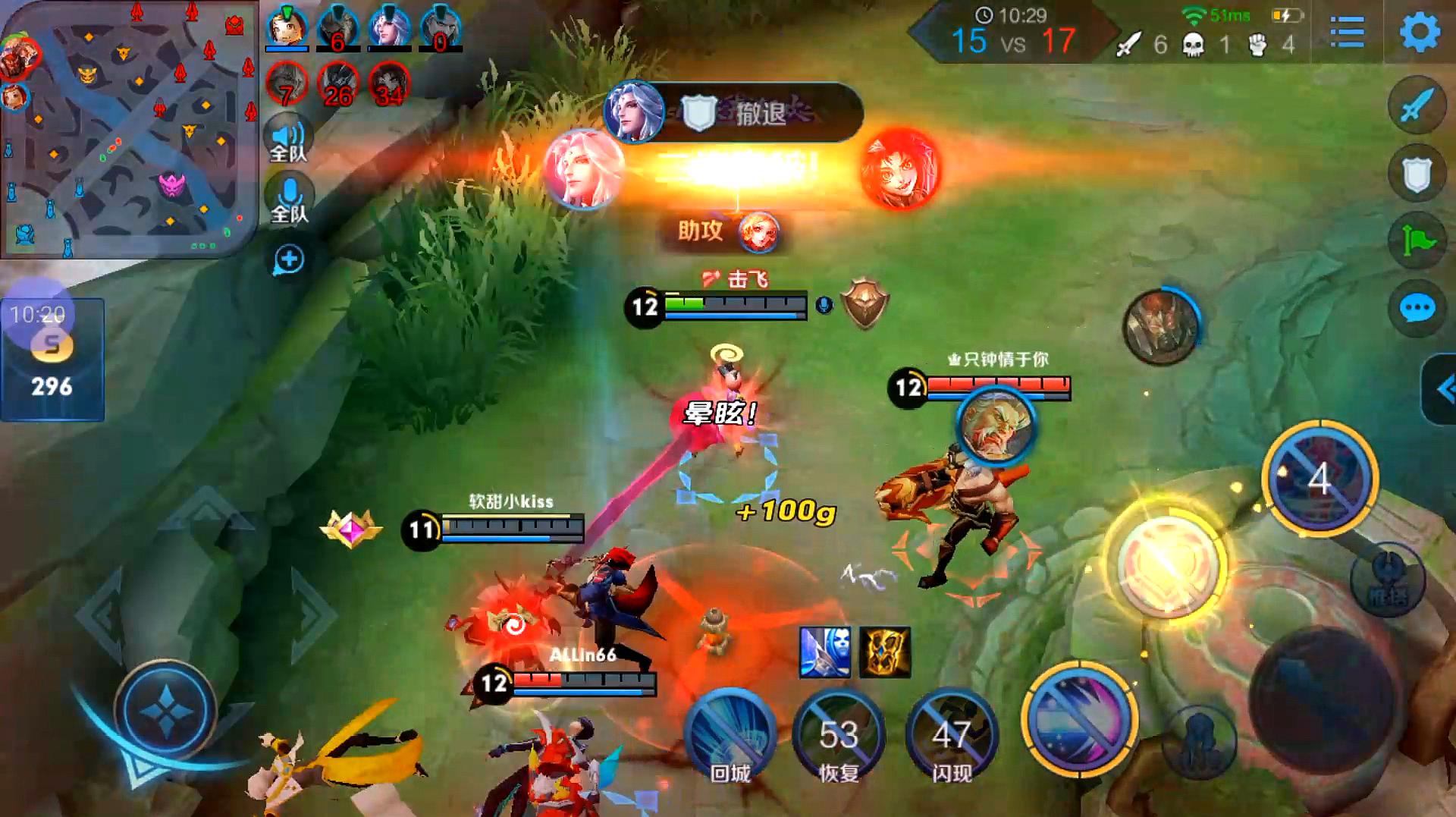Tap the round plus button below microphone
The height and width of the screenshot is (817, 1456).
pyautogui.click(x=288, y=260)
